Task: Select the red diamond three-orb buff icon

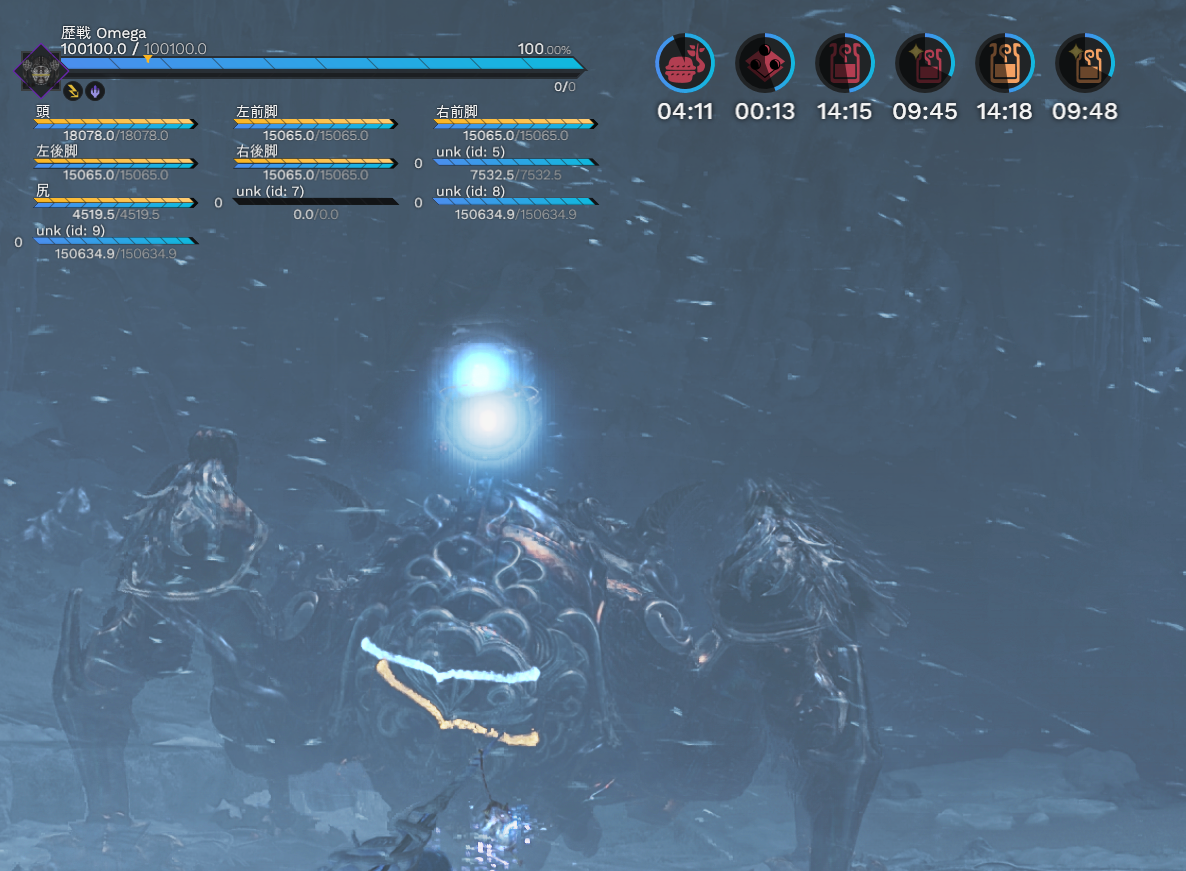Action: click(765, 64)
